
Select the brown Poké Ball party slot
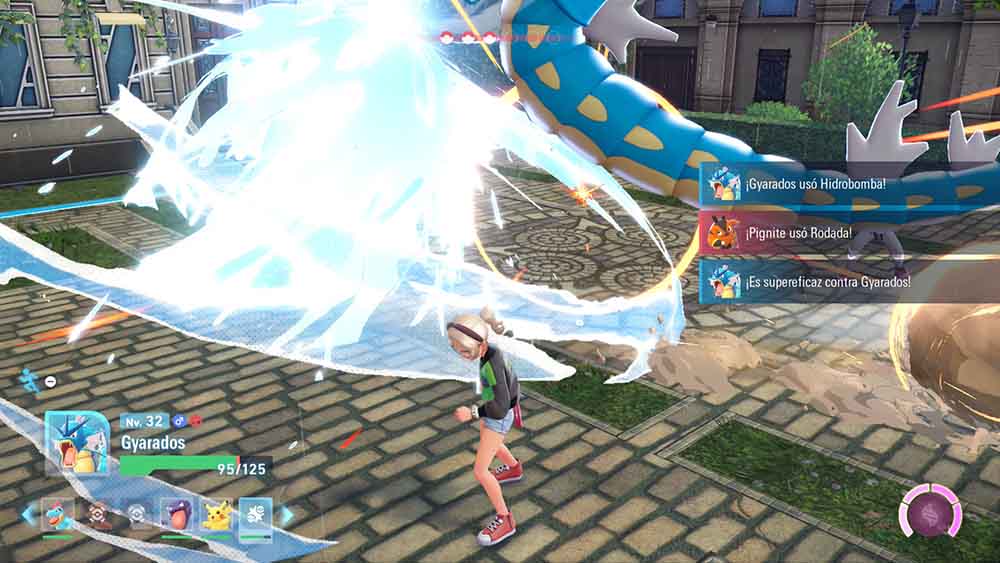(x=98, y=514)
